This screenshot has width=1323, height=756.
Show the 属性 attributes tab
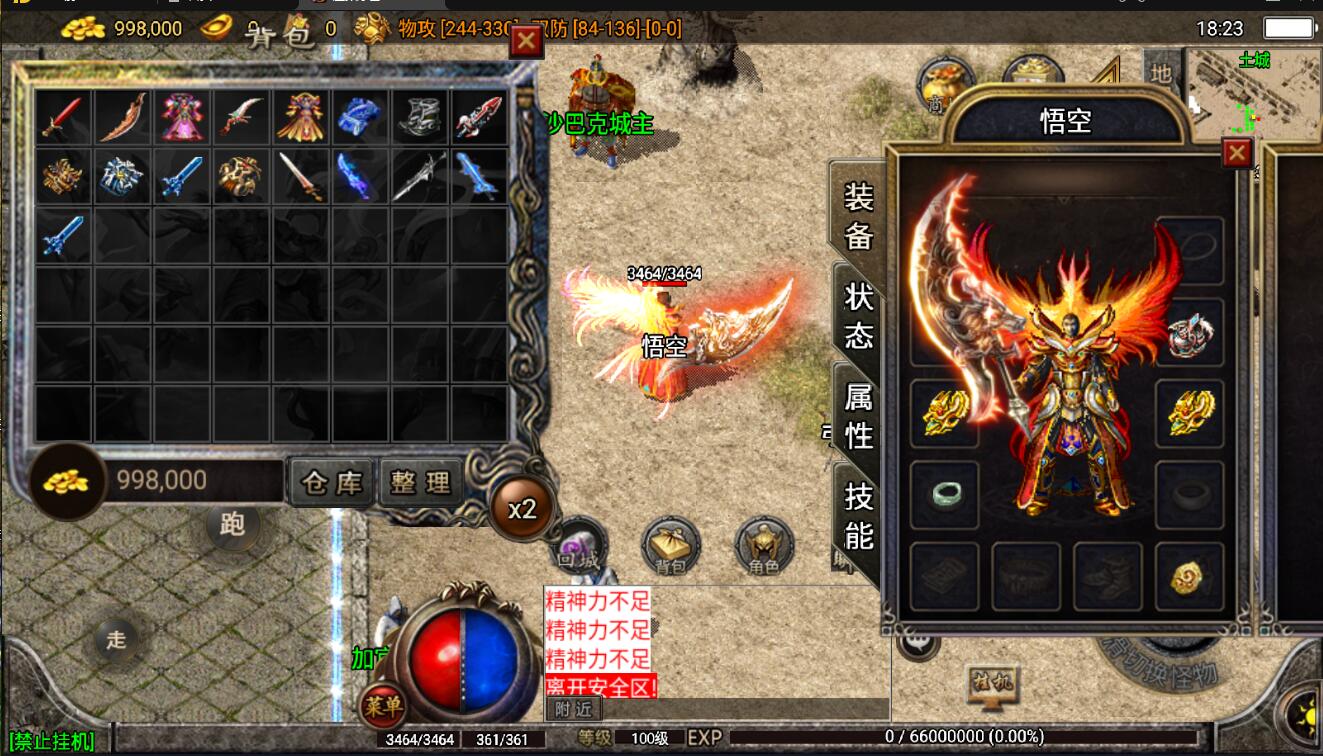(858, 416)
